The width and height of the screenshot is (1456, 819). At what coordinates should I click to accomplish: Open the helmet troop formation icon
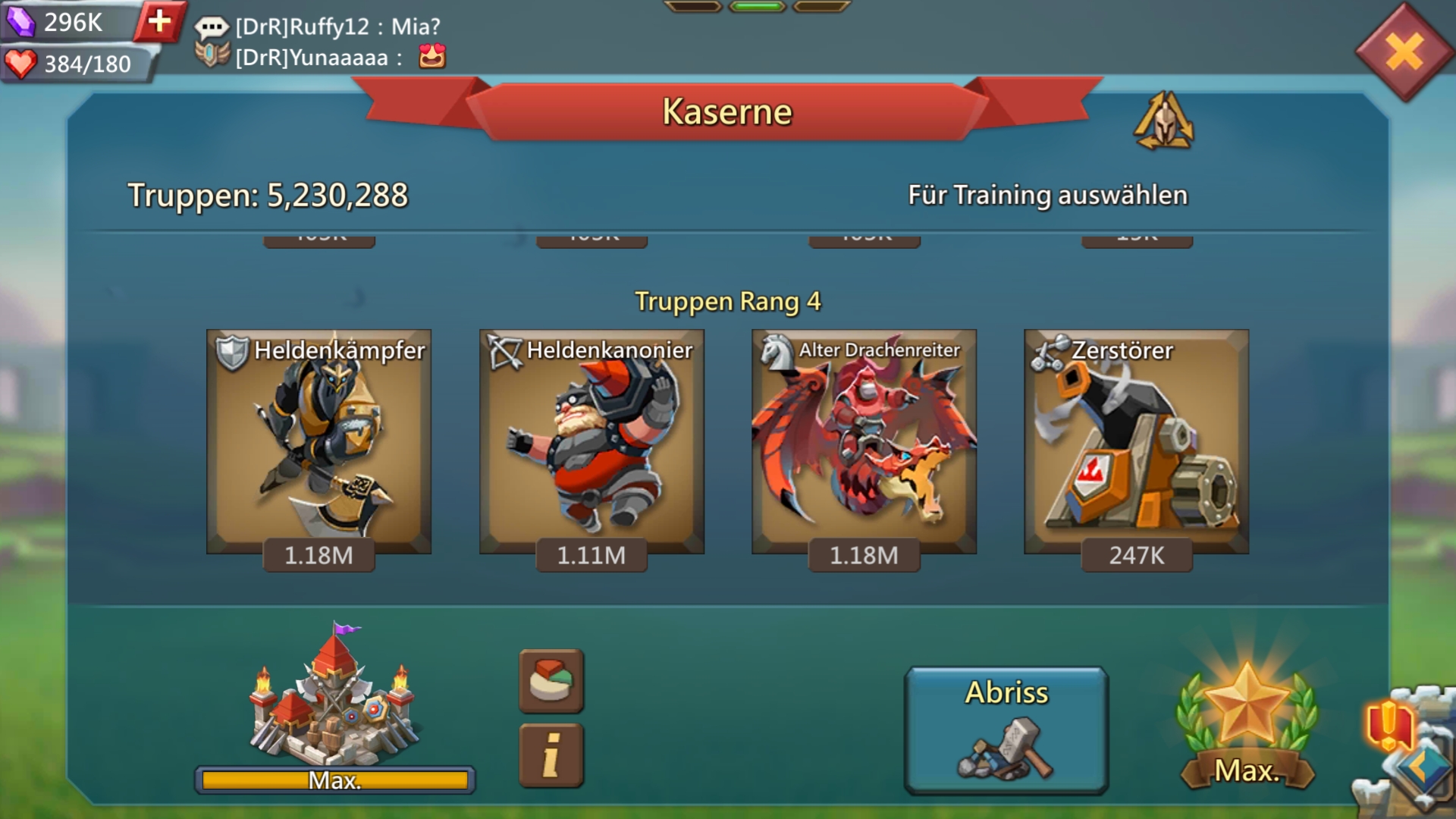point(1163,121)
